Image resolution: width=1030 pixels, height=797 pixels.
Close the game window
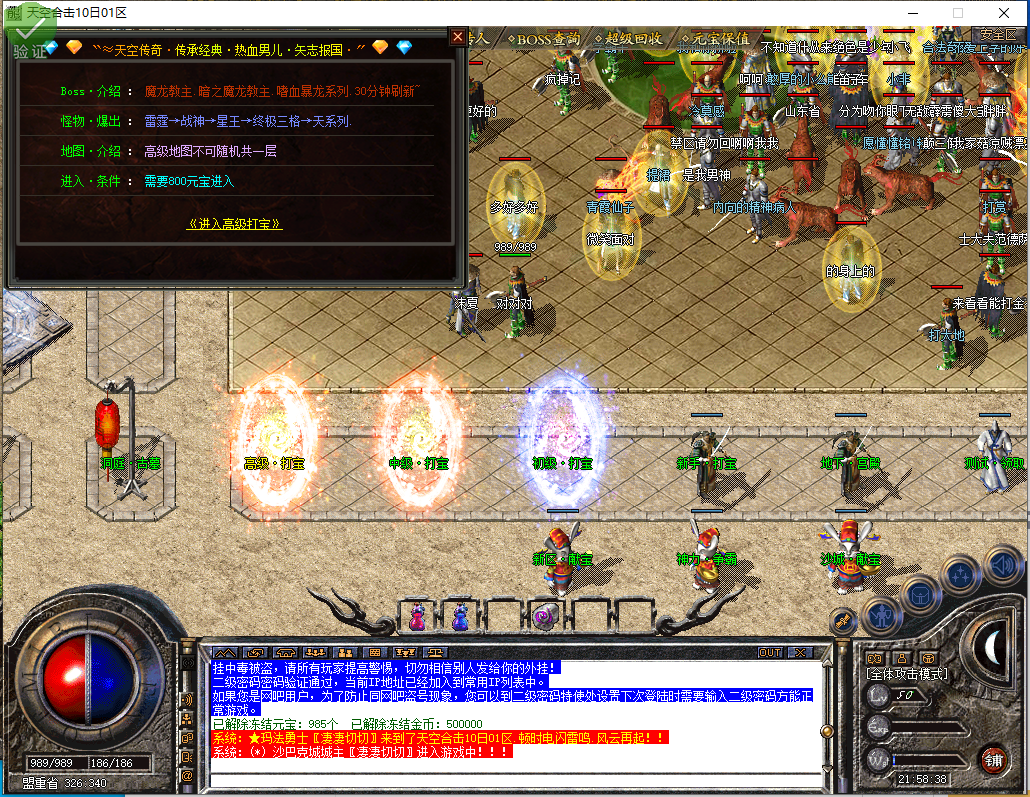[x=1003, y=13]
